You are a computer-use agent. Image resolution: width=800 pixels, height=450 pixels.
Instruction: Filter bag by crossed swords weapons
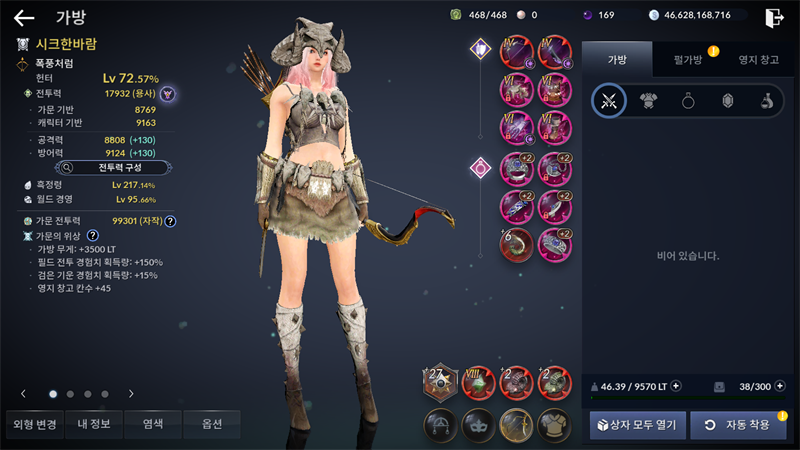[608, 100]
